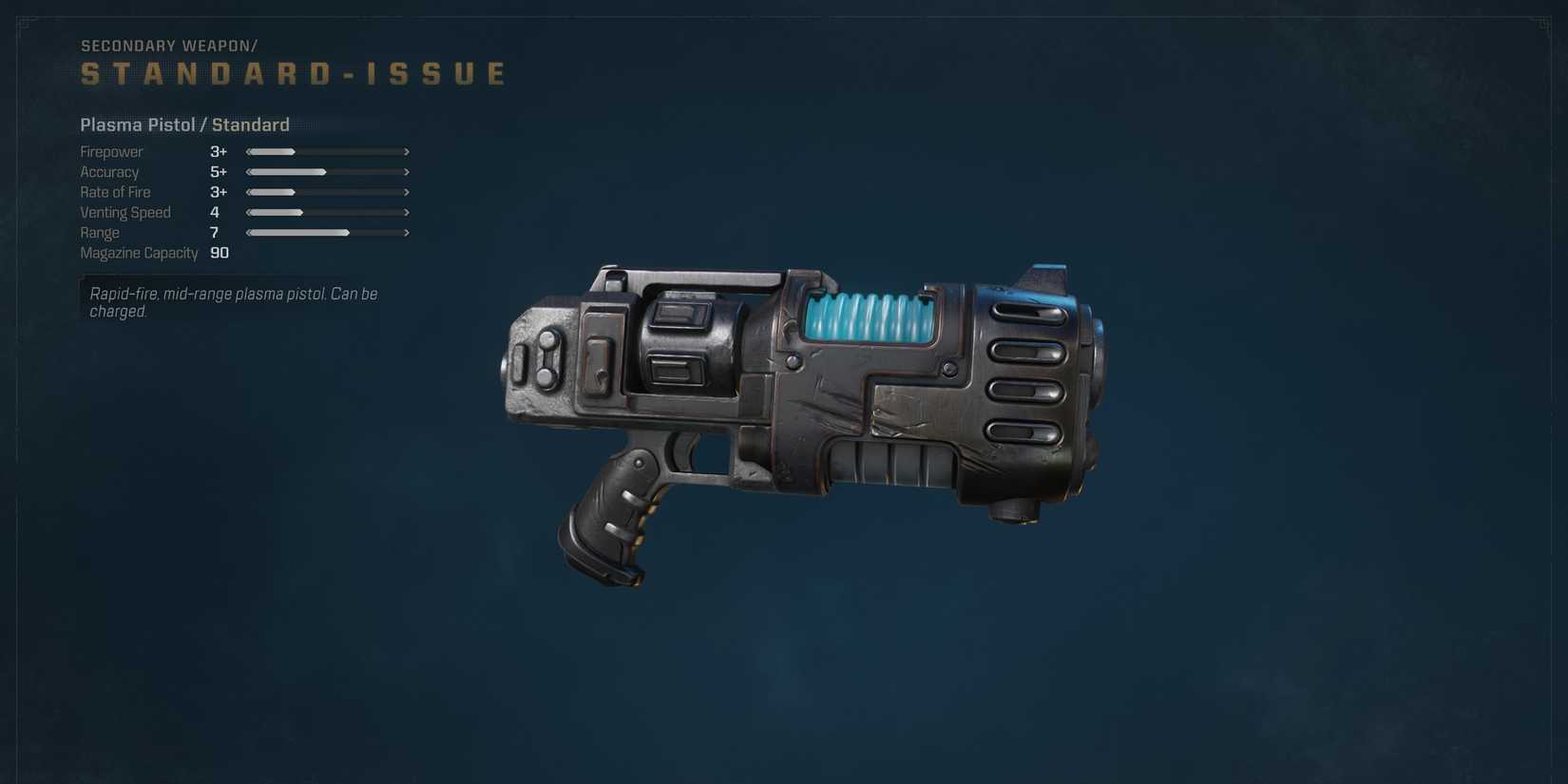Click the right chevron on the Accuracy bar
Viewport: 1568px width, 784px height.
pos(407,172)
